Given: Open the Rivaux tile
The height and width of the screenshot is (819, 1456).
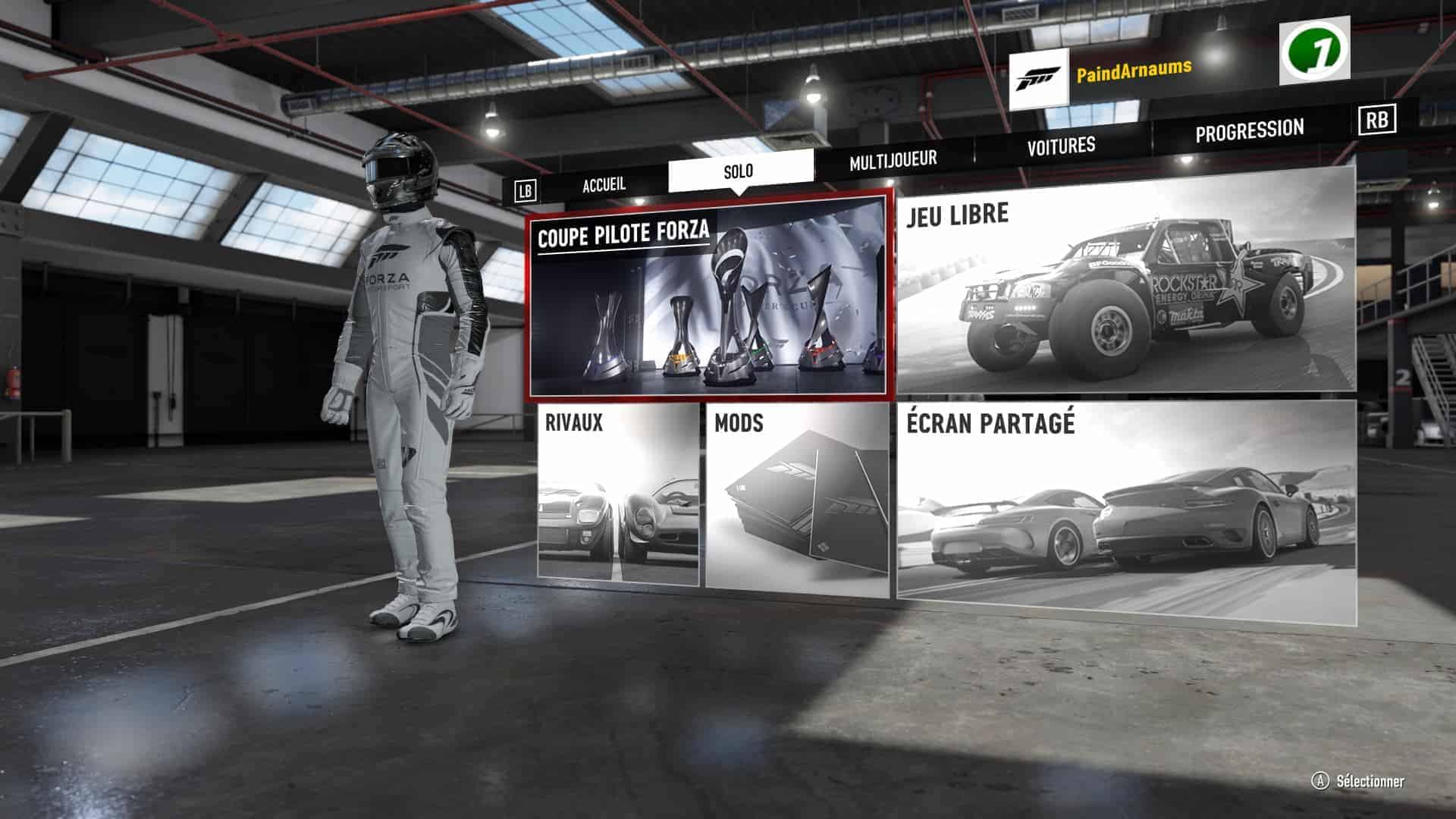Looking at the screenshot, I should click(x=617, y=494).
